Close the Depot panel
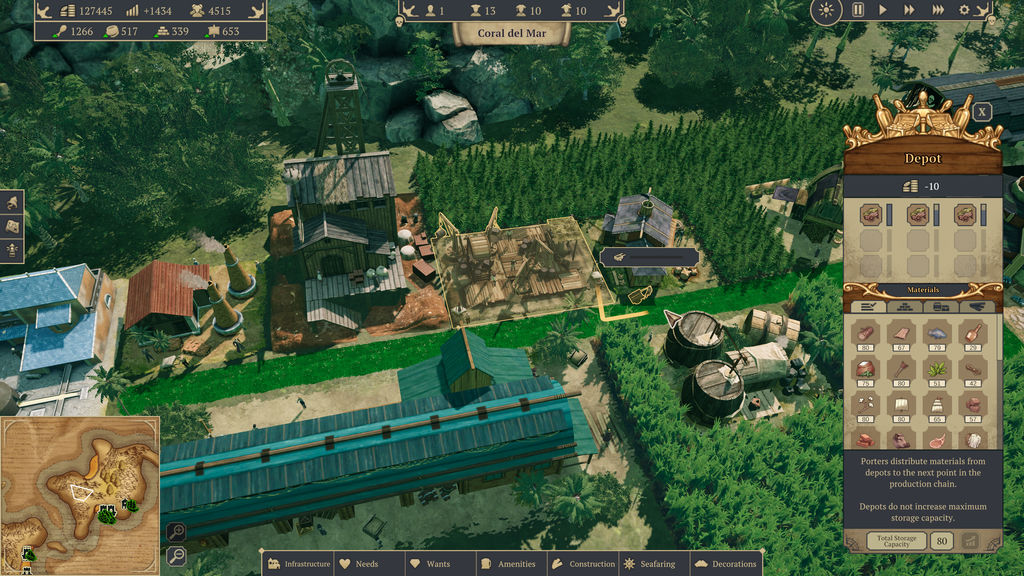The height and width of the screenshot is (576, 1024). tap(982, 112)
